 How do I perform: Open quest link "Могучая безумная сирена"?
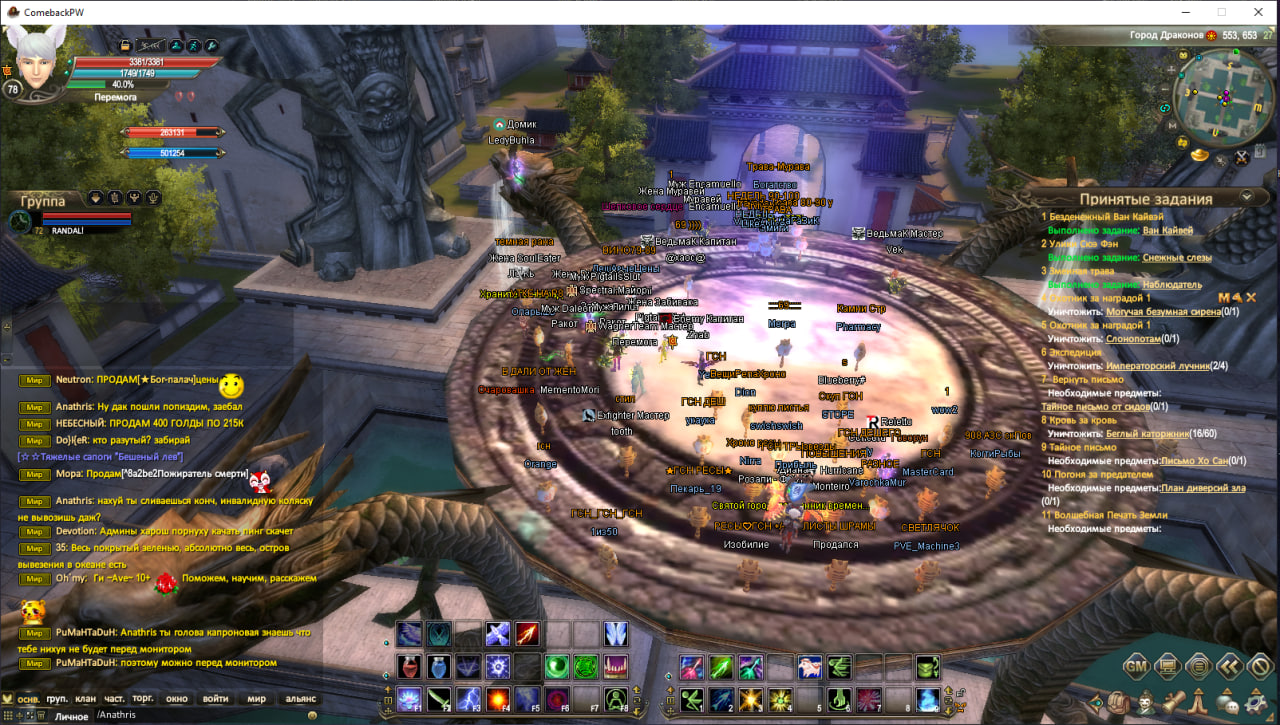pyautogui.click(x=1163, y=311)
